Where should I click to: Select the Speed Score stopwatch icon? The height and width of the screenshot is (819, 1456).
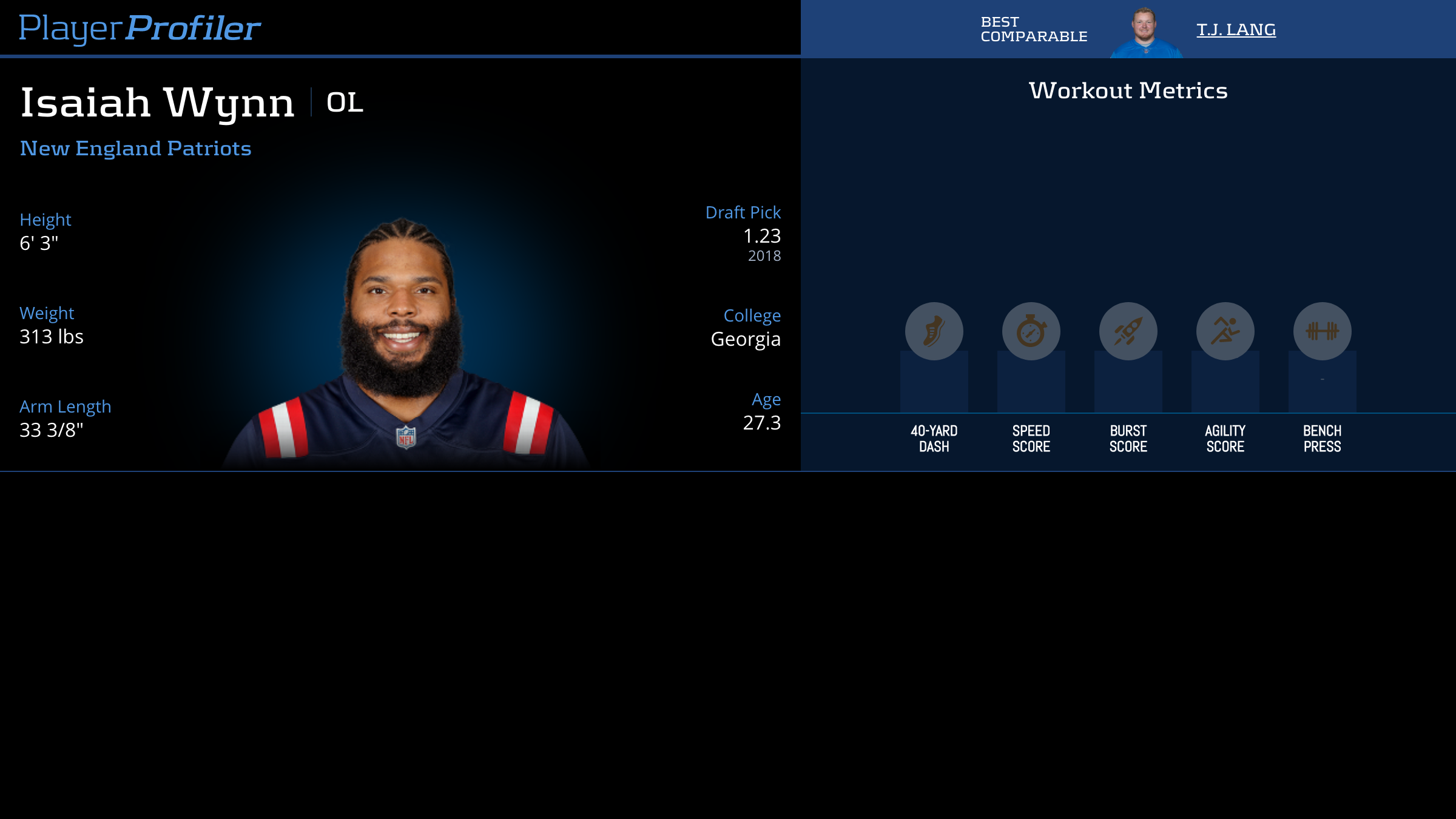pos(1031,331)
